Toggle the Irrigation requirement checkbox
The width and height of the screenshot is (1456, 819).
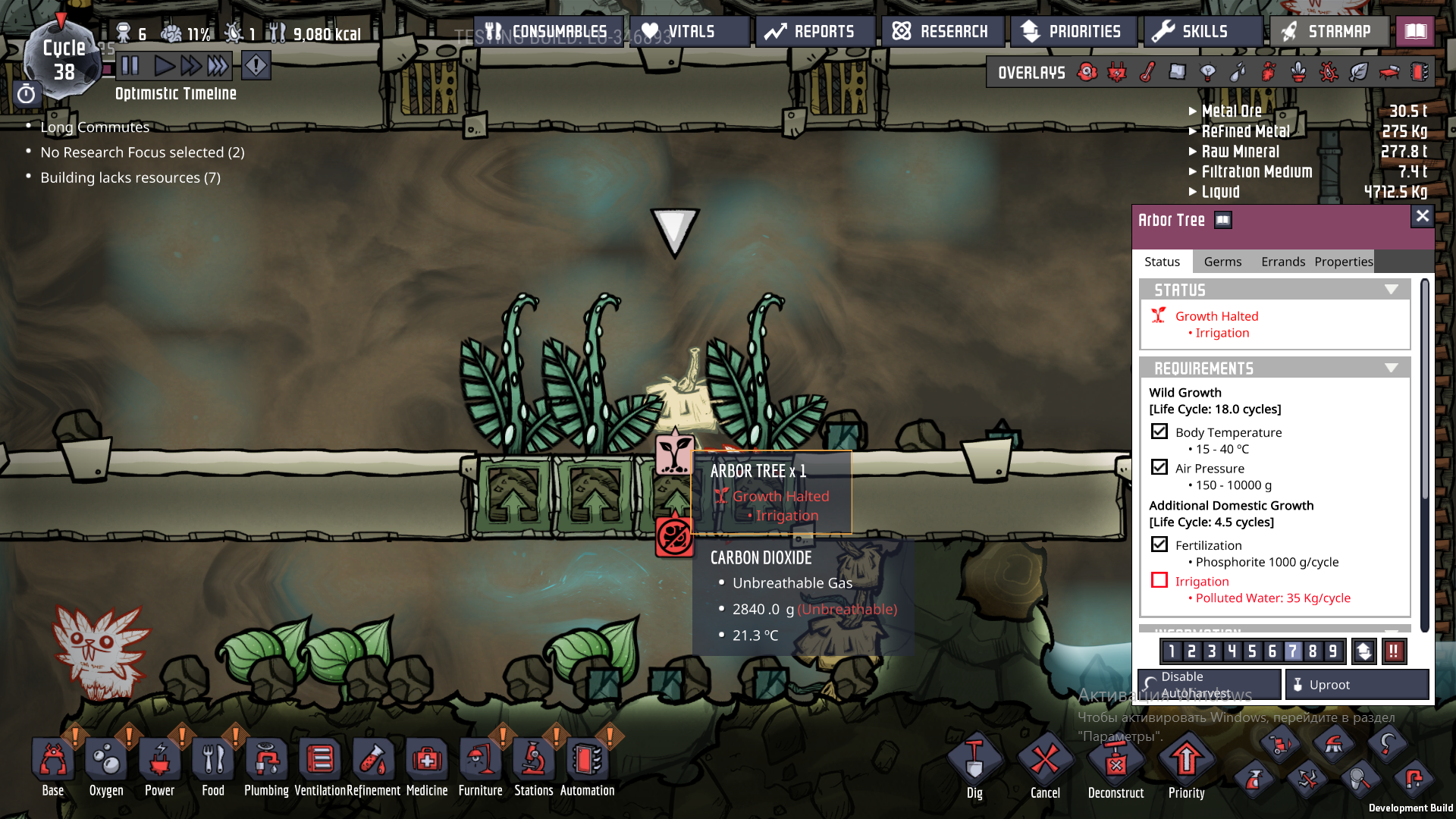point(1159,580)
